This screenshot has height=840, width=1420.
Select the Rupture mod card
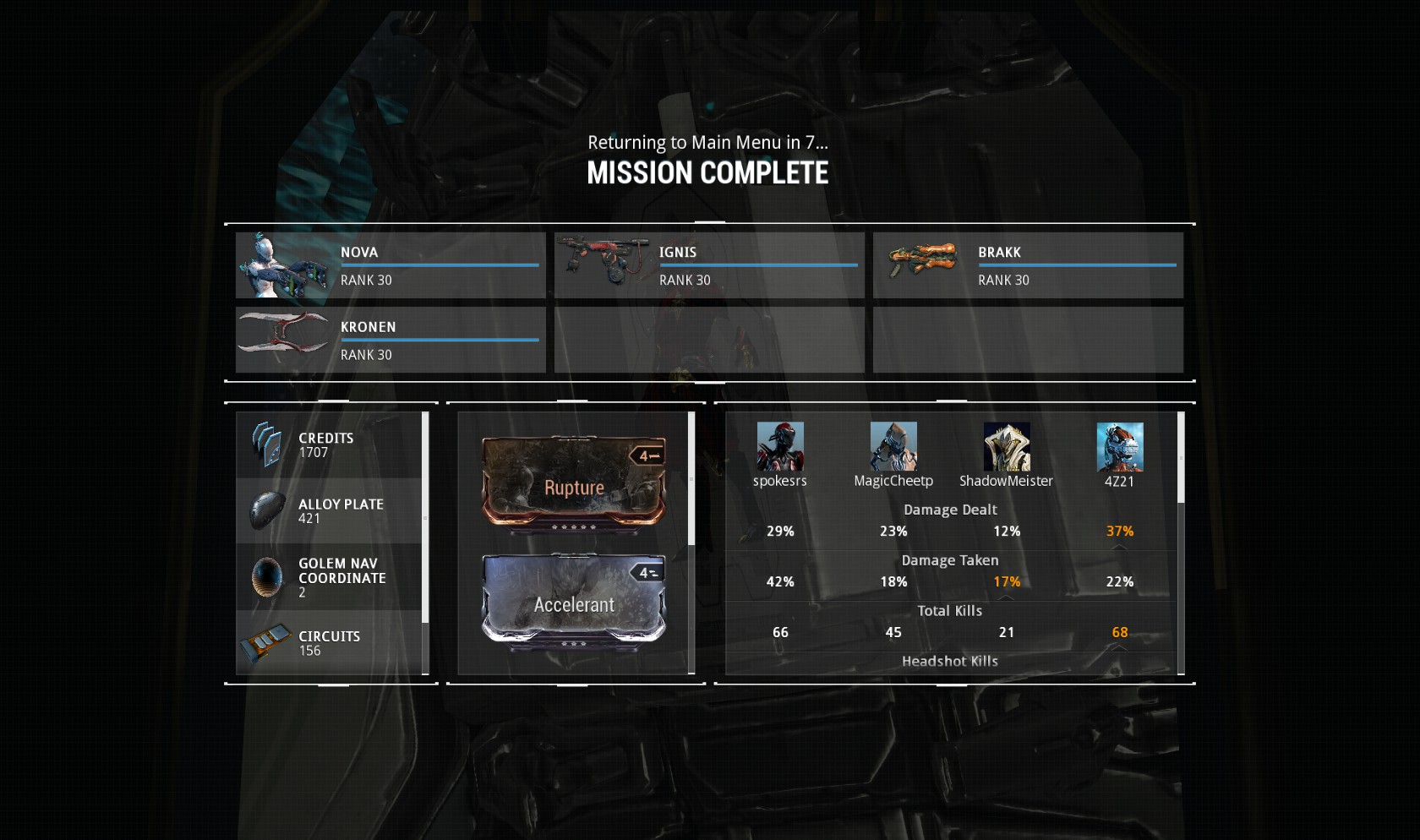574,484
